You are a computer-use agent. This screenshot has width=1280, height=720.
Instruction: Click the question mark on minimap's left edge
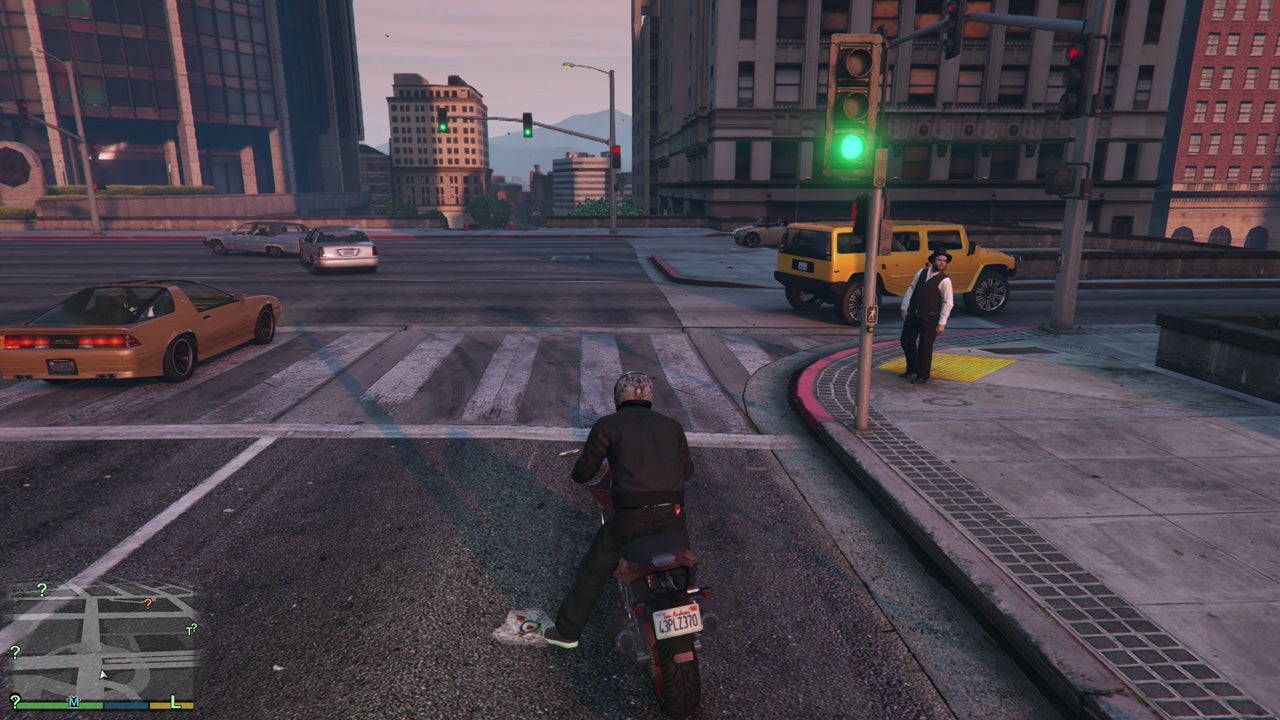14,652
